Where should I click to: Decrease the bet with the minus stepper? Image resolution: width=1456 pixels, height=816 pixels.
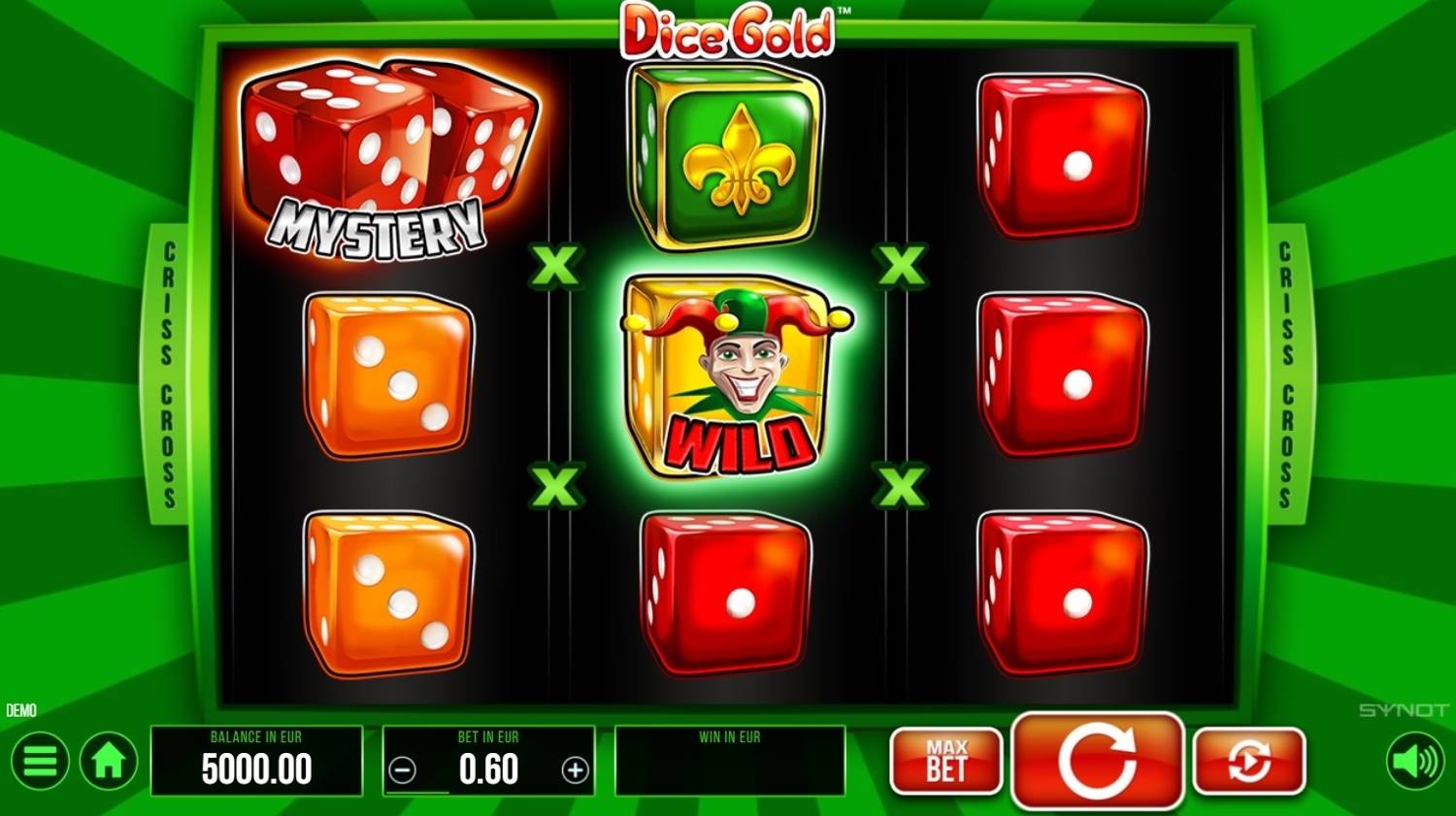tap(401, 770)
